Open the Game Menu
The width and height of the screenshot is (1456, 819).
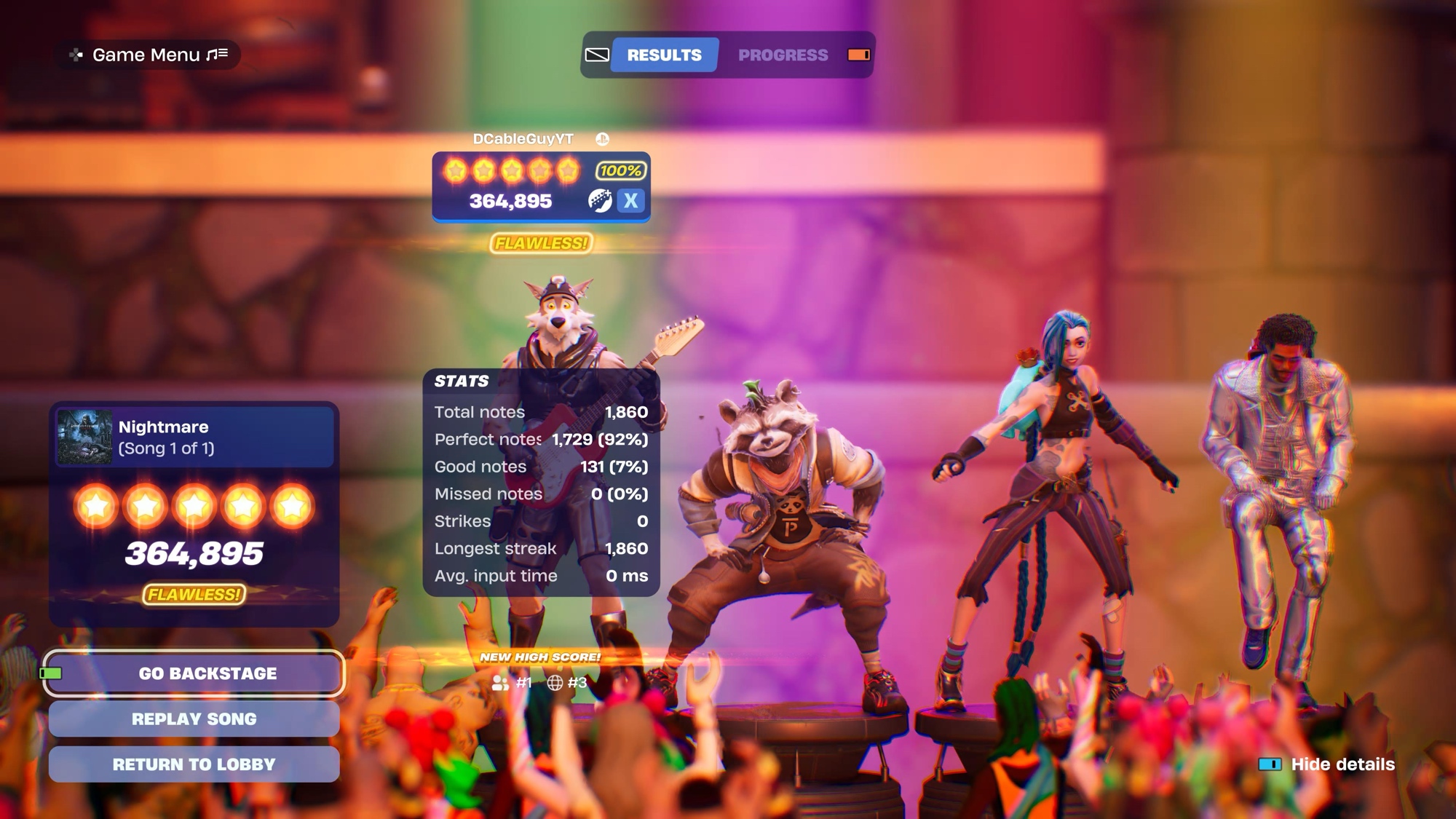pyautogui.click(x=149, y=55)
